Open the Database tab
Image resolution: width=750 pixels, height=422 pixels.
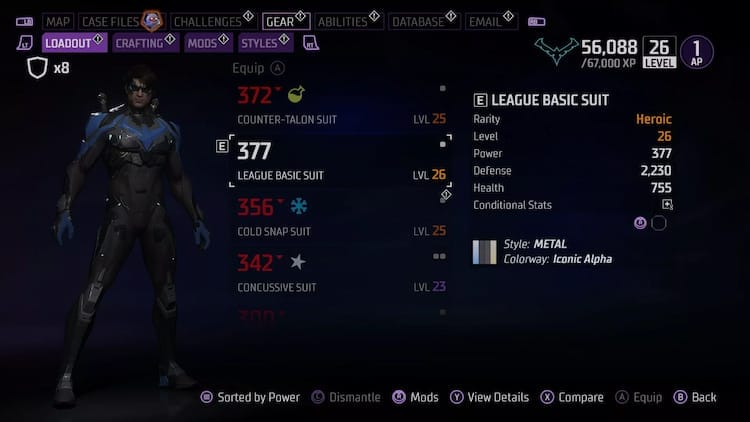pos(418,21)
